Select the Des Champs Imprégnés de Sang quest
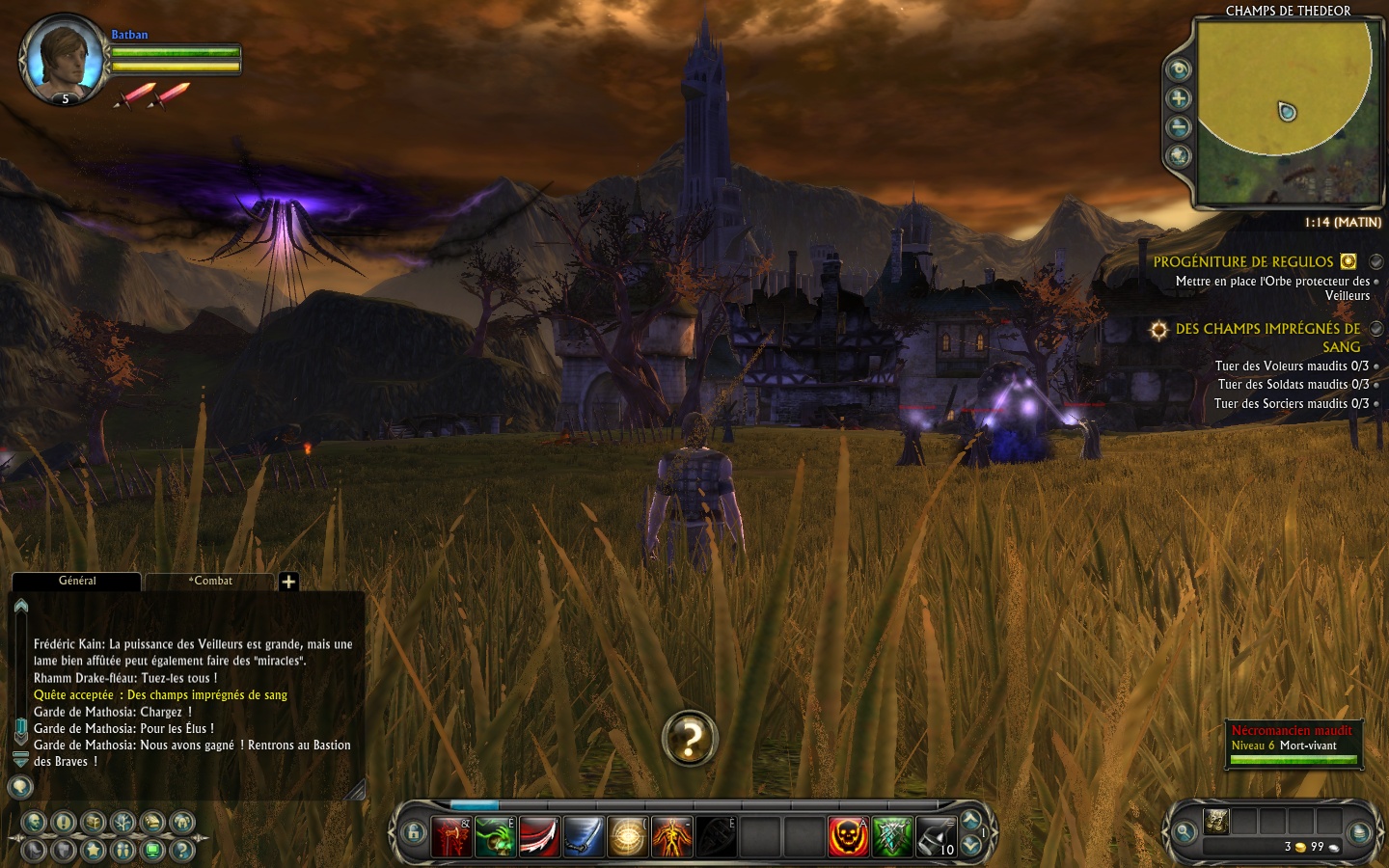The height and width of the screenshot is (868, 1389). point(1267,329)
